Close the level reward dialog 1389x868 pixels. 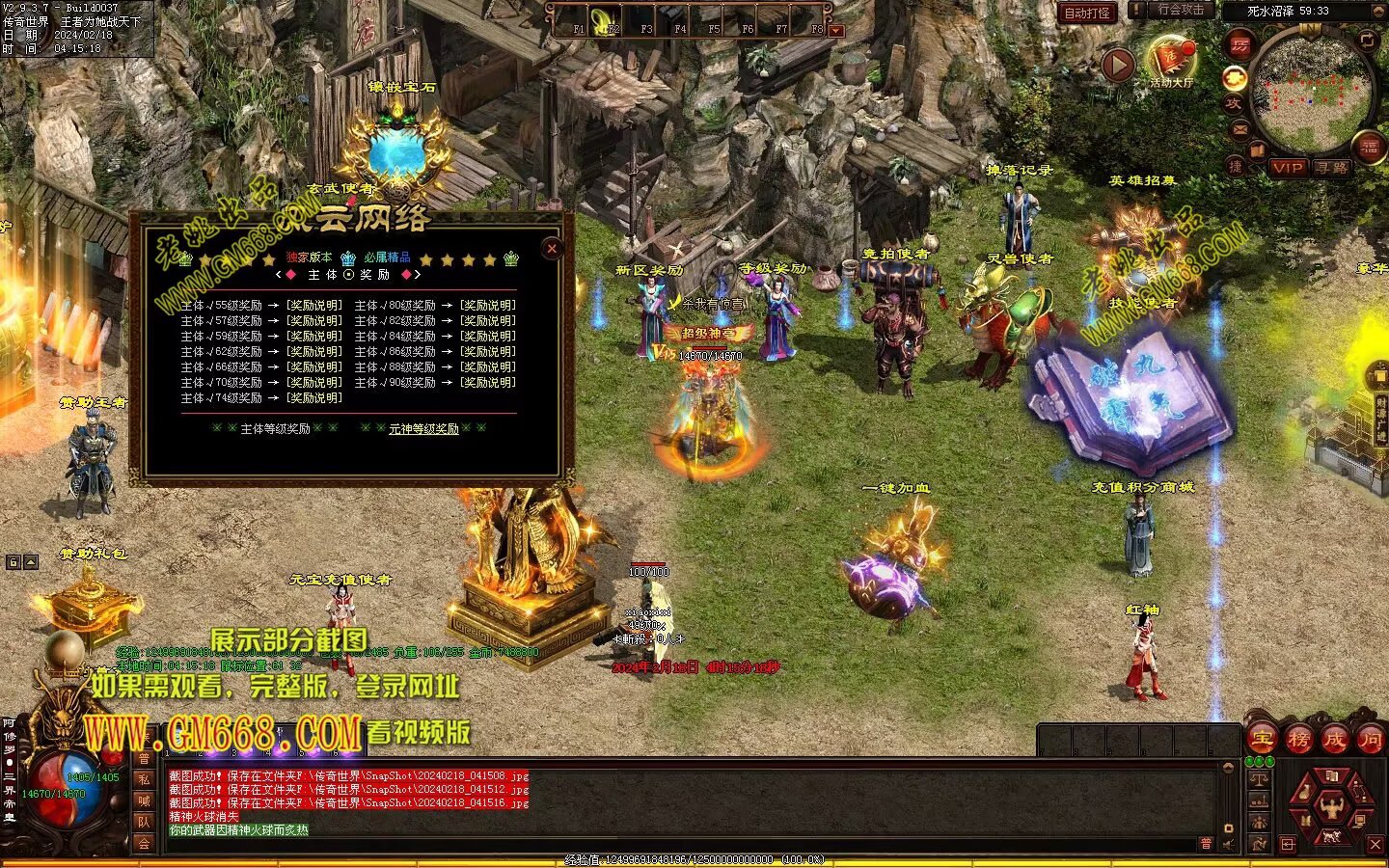[x=552, y=248]
